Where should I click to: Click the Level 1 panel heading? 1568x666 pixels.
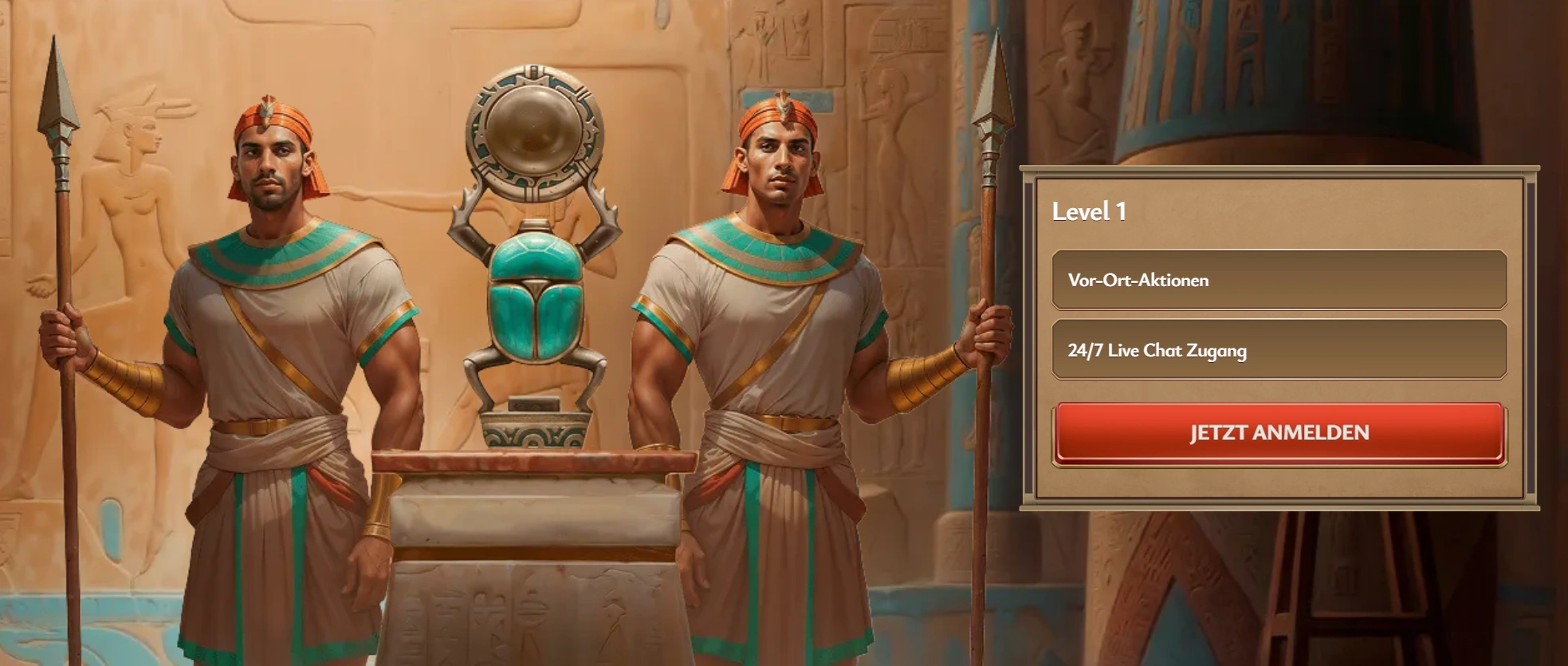1090,211
